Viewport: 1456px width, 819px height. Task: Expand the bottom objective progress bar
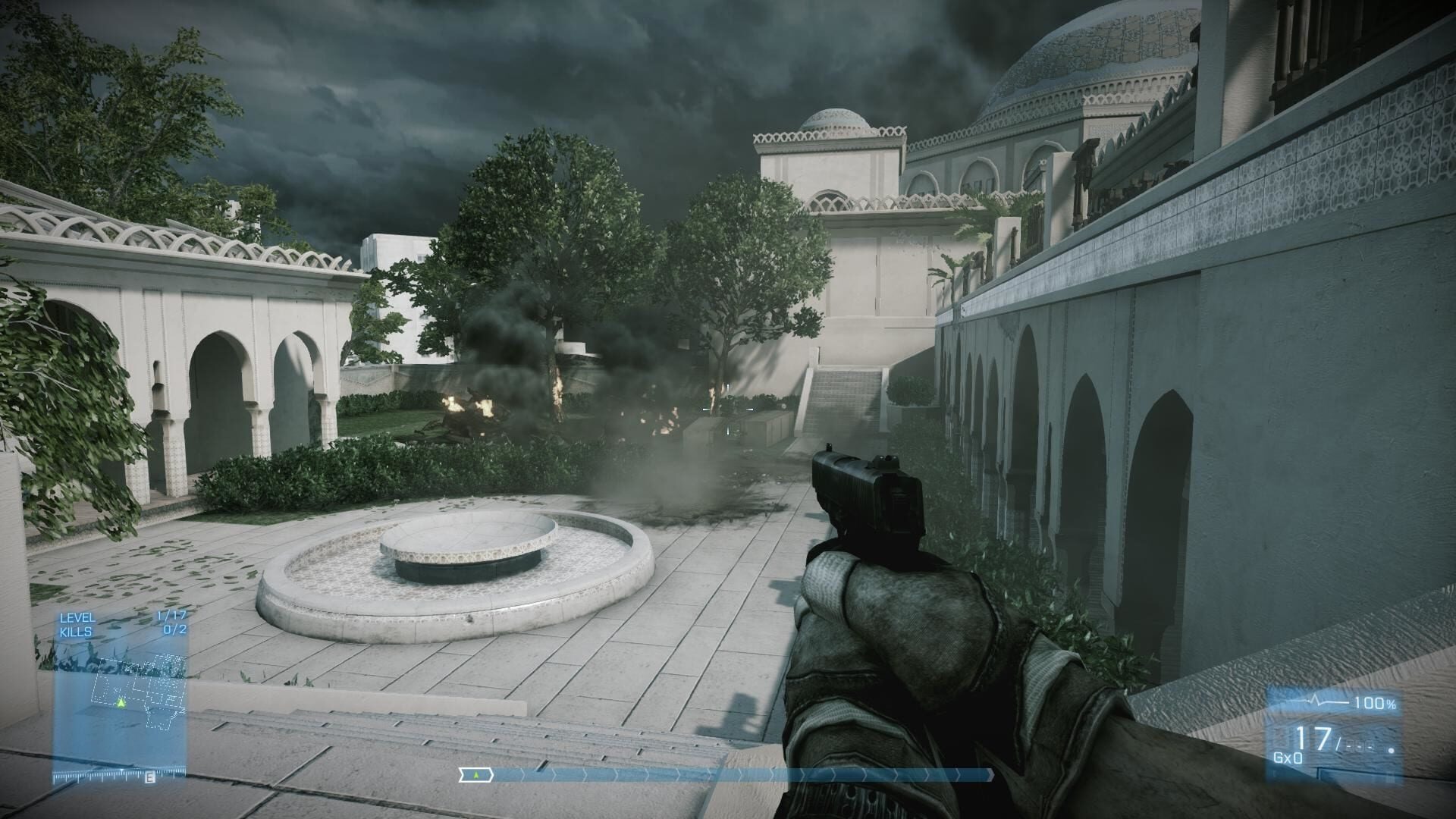tap(728, 777)
